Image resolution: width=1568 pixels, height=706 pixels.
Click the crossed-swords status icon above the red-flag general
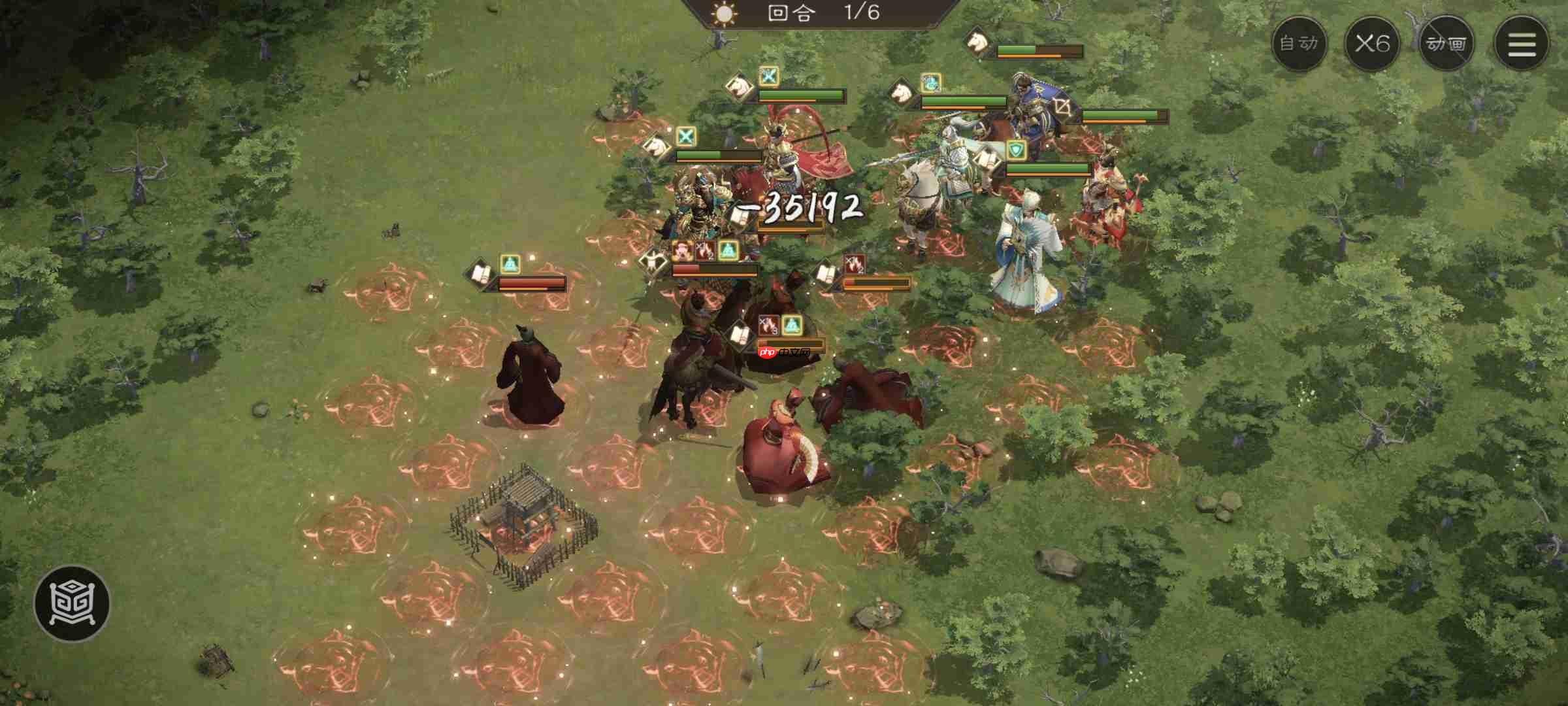tap(769, 75)
